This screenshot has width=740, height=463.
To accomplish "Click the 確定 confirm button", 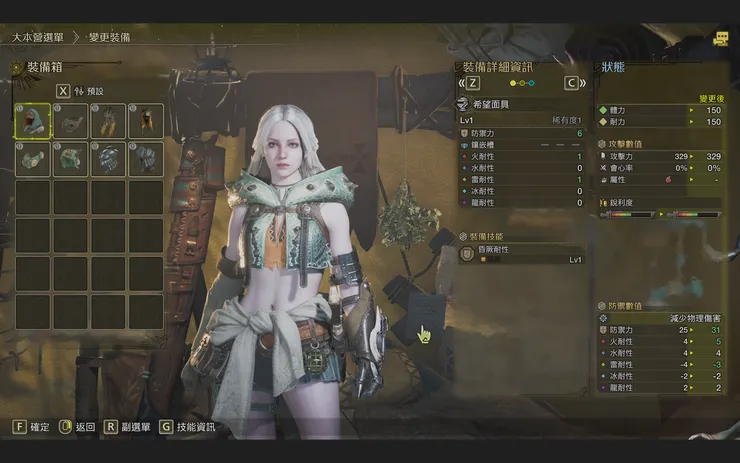I will [31, 427].
